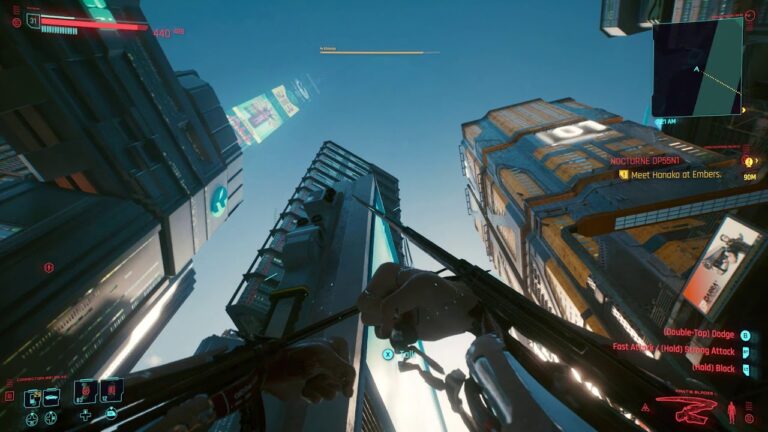This screenshot has width=768, height=432.
Task: Click the phone quick slot icon
Action: (33, 398)
